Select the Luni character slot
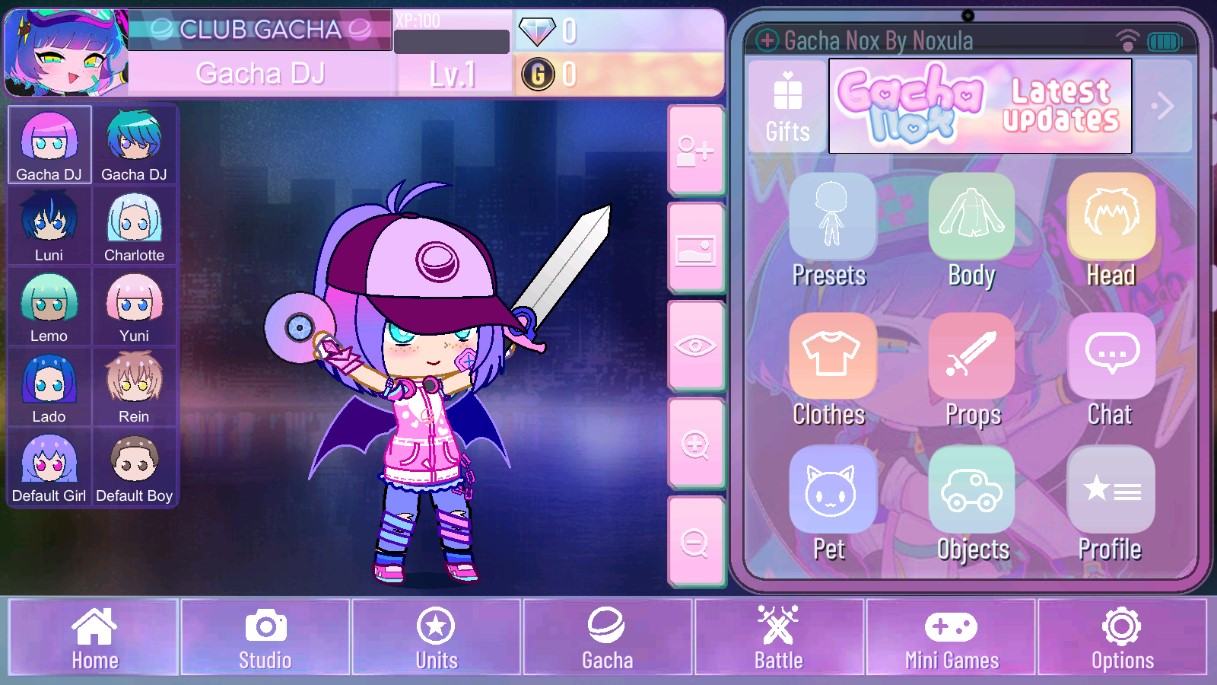1217x685 pixels. coord(49,226)
